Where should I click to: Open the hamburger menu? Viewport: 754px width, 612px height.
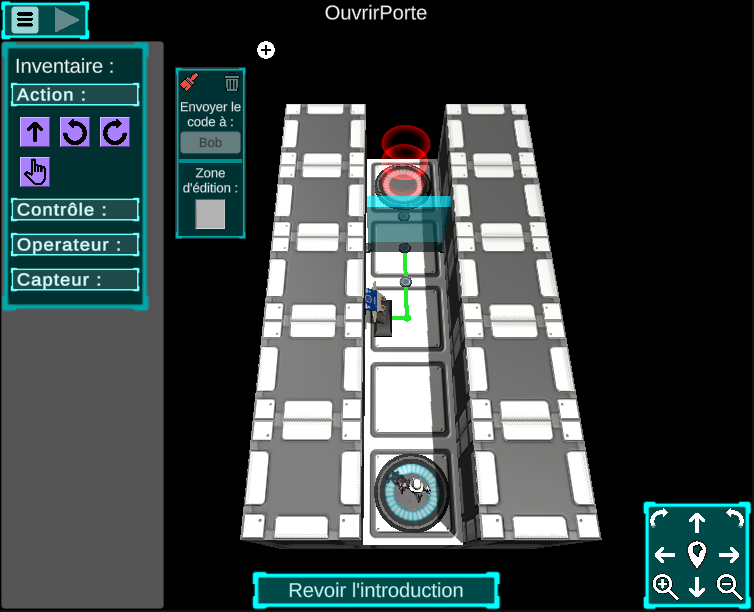[25, 19]
